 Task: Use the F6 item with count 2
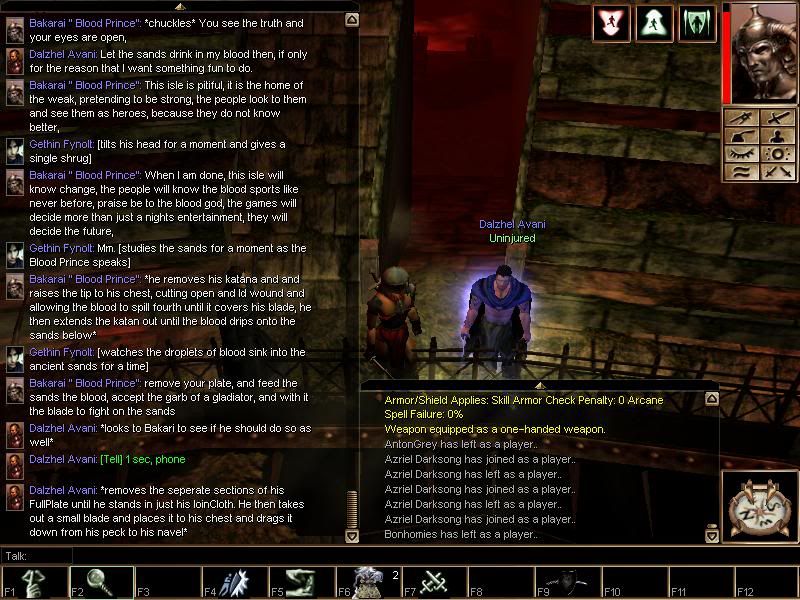[x=369, y=582]
